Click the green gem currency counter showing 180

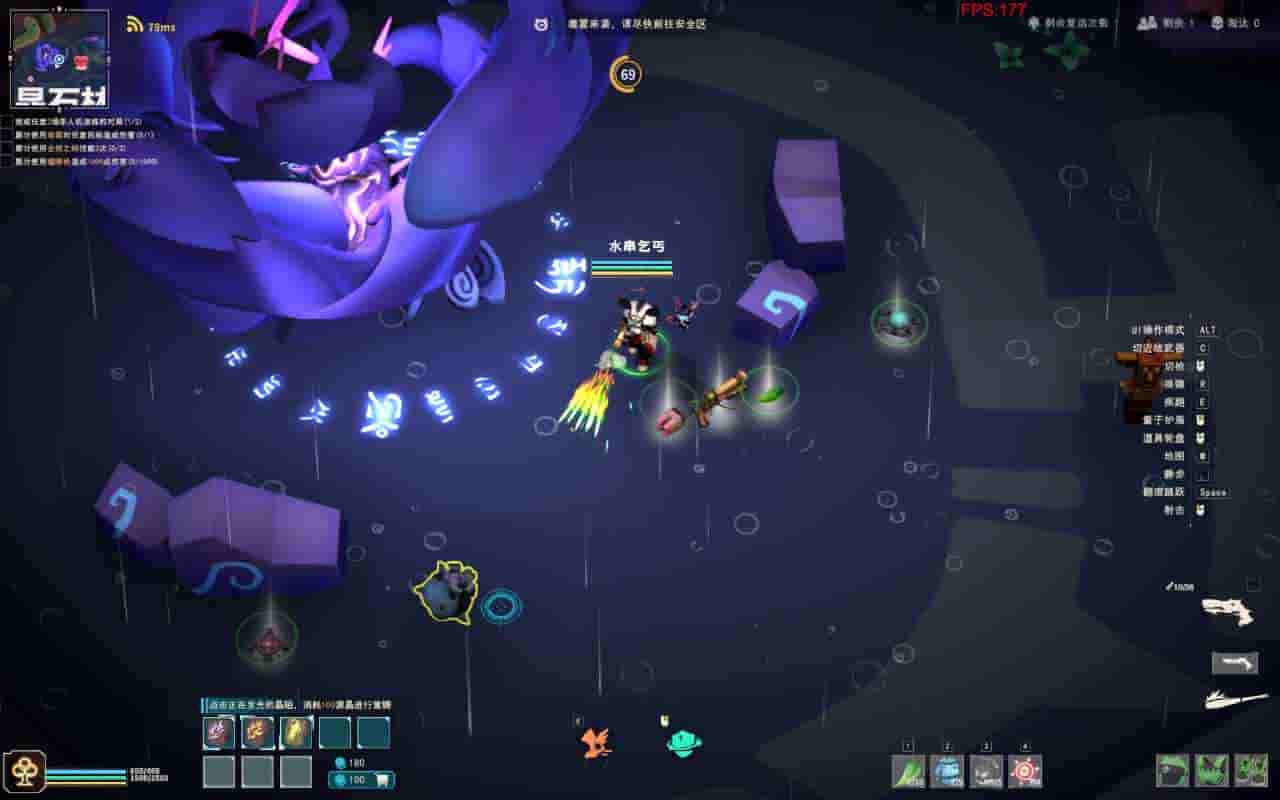(x=348, y=762)
